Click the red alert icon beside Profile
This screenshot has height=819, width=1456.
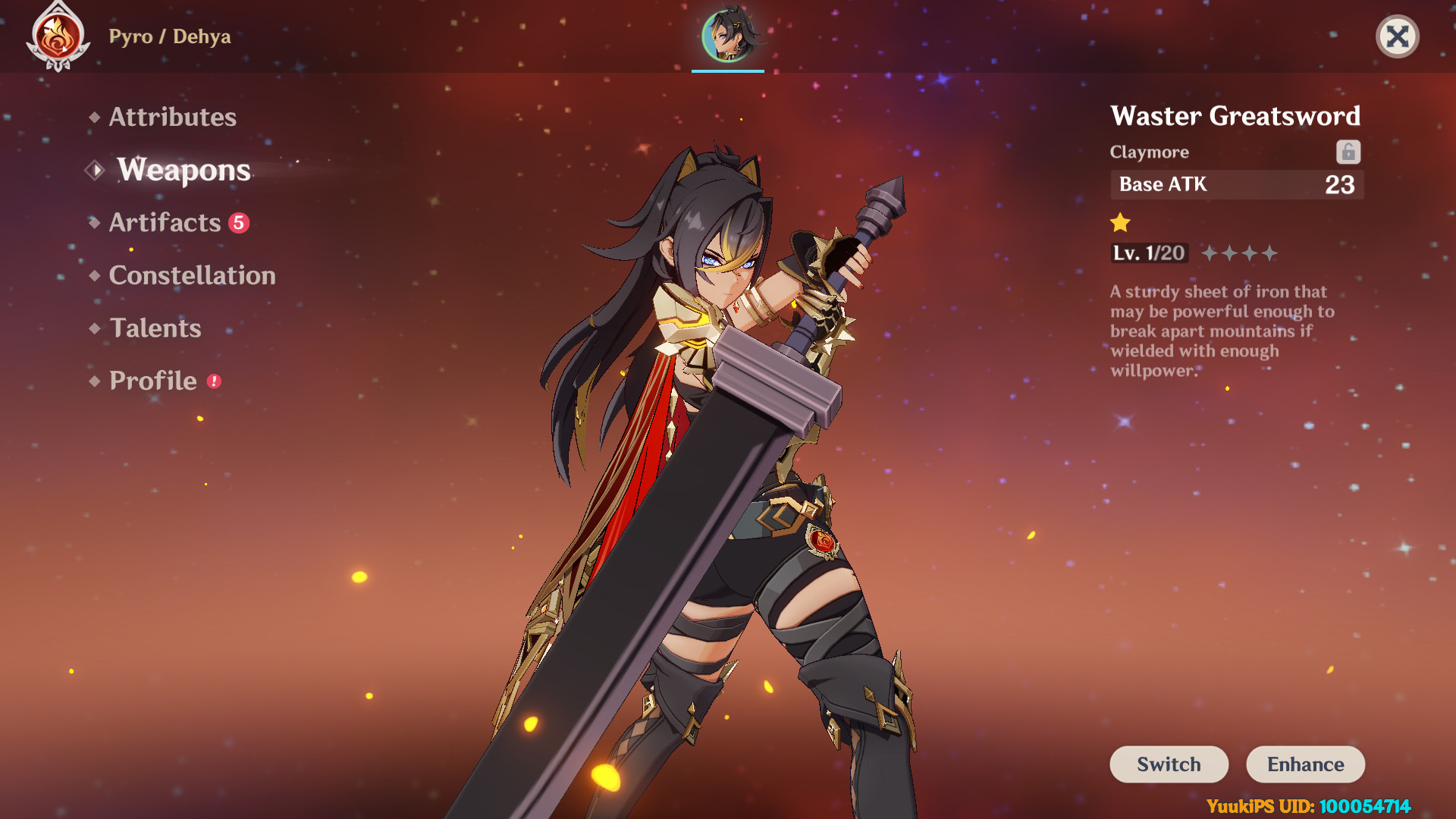coord(212,382)
